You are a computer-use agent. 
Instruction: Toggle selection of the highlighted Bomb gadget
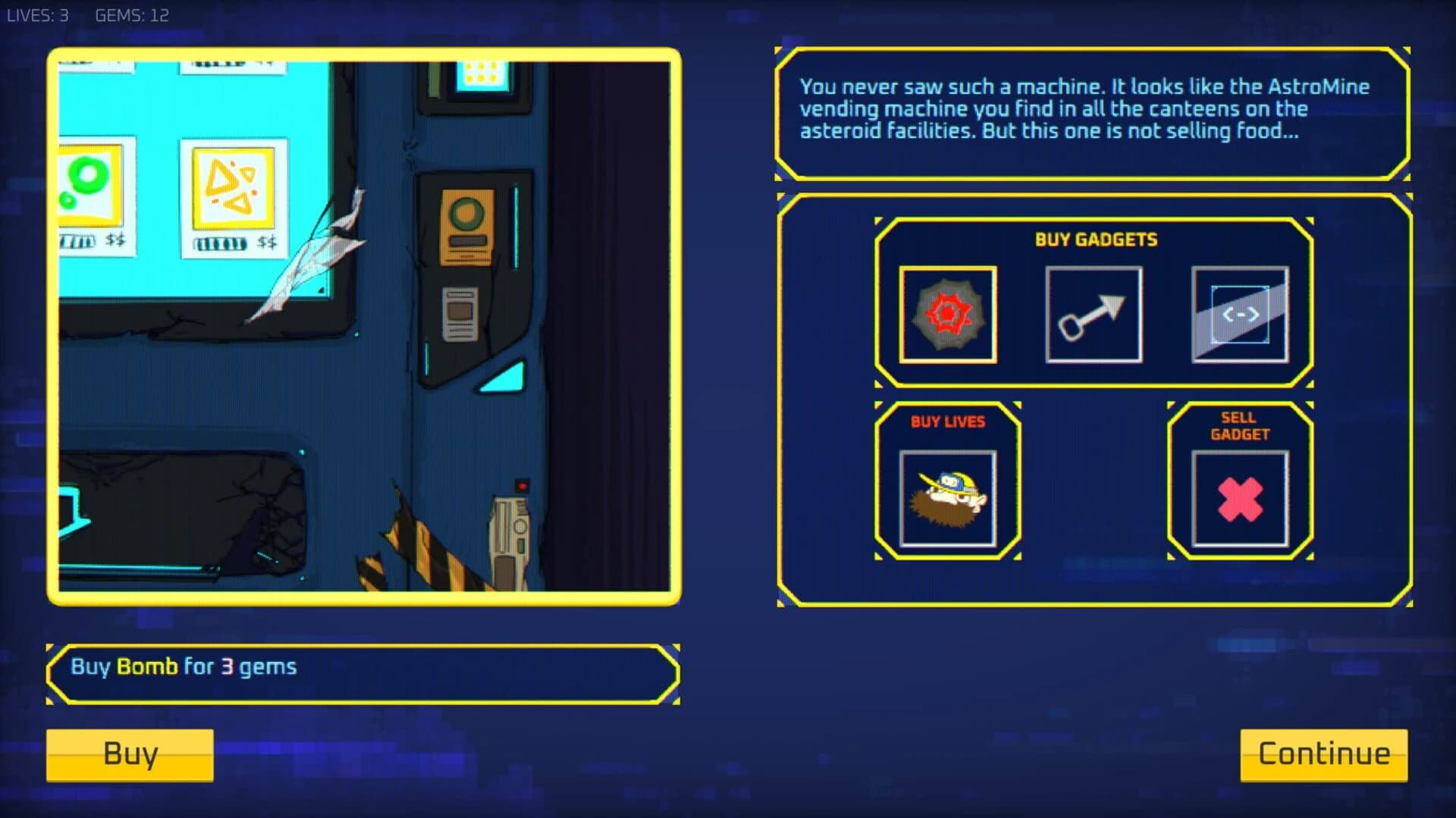click(947, 315)
